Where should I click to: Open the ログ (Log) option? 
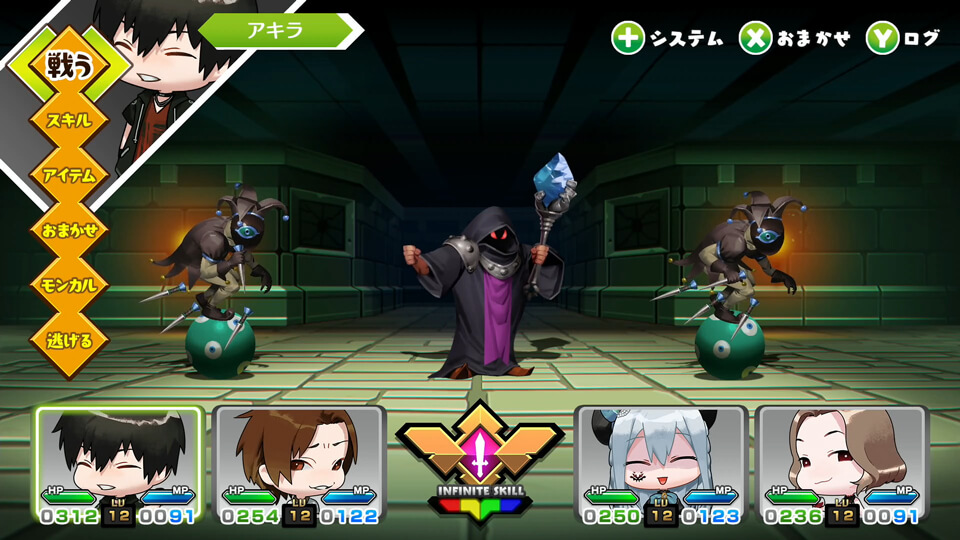(904, 39)
